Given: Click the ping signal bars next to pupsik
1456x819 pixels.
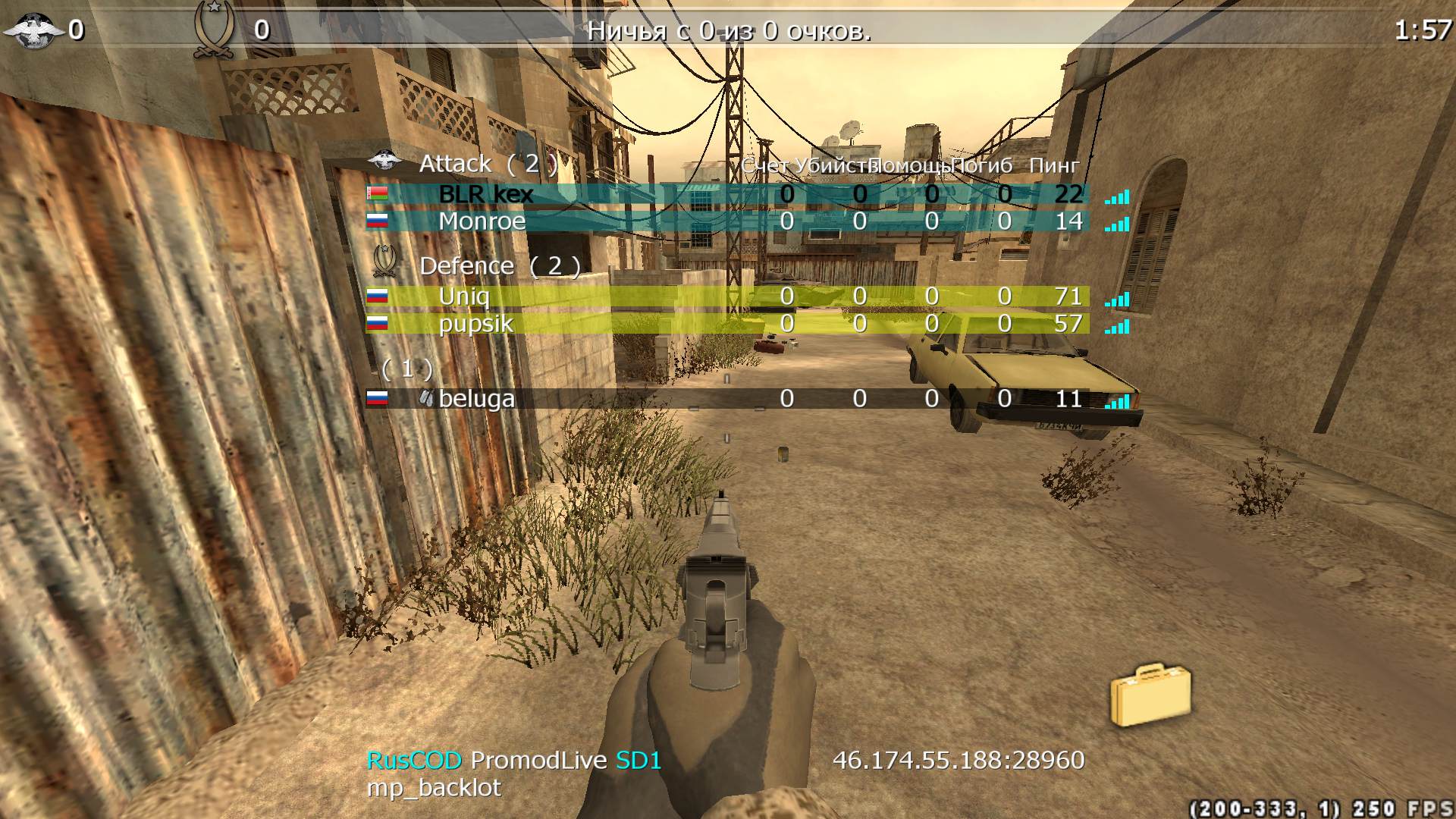Looking at the screenshot, I should point(1116,326).
